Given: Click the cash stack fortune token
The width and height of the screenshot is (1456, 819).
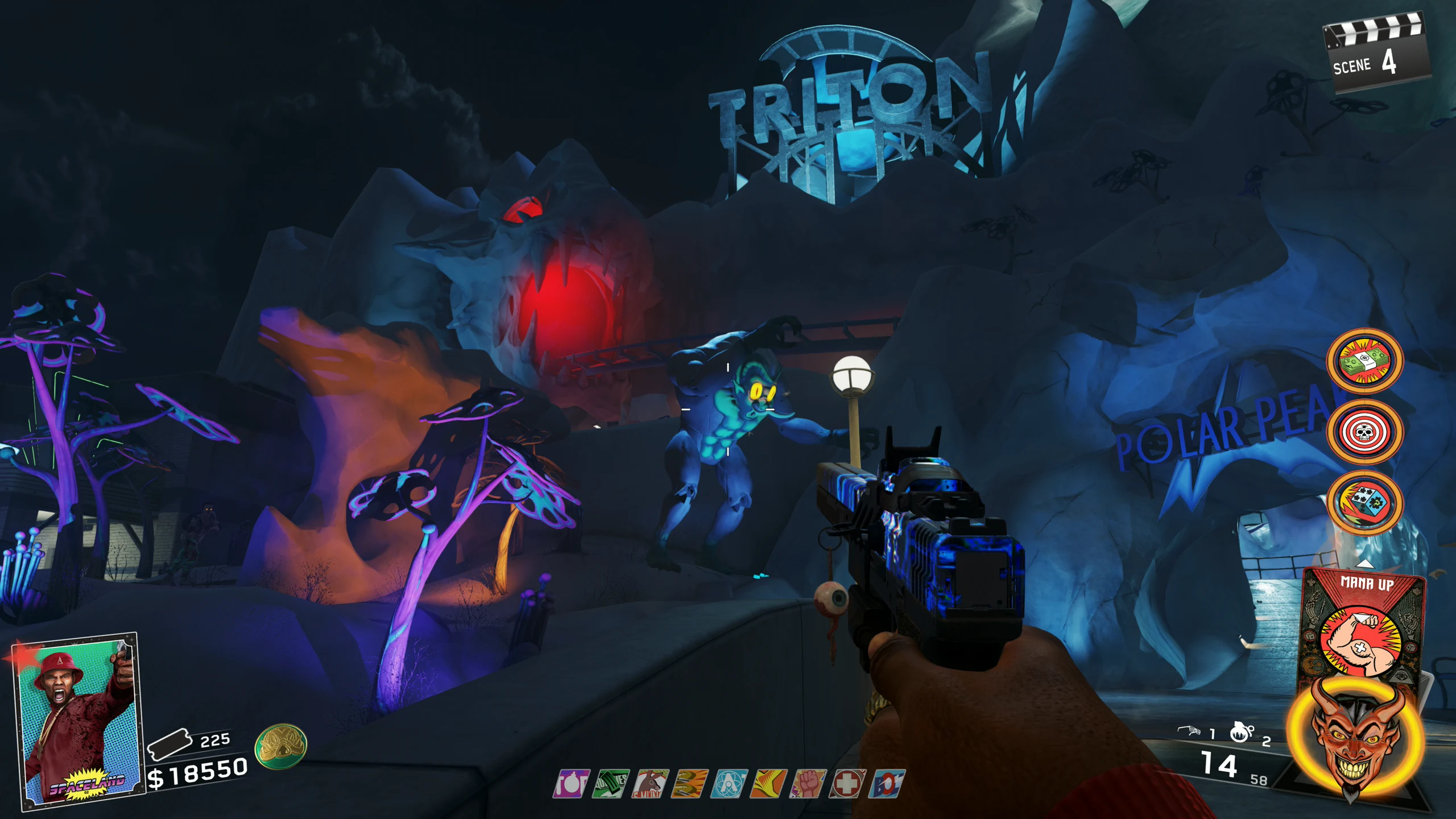Looking at the screenshot, I should click(x=1364, y=361).
